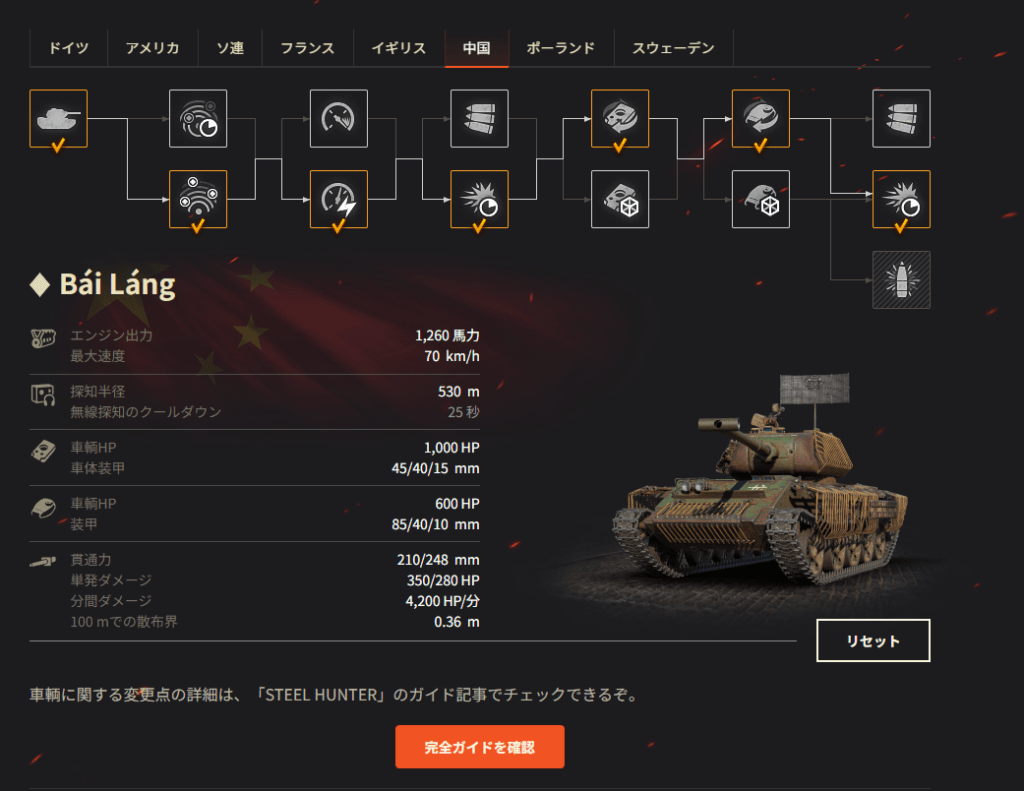Select the base tank upgrade node
Image resolution: width=1024 pixels, height=791 pixels.
(x=59, y=119)
